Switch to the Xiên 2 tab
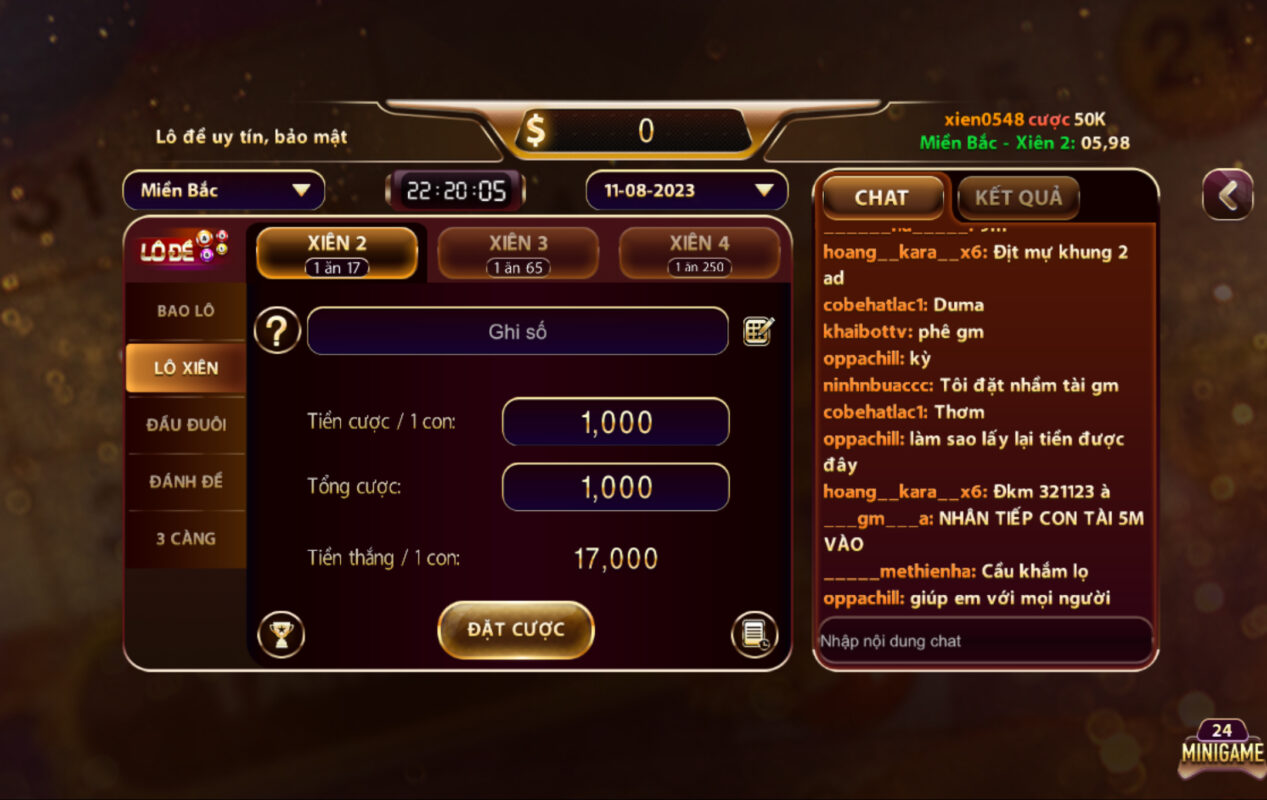The height and width of the screenshot is (800, 1267). pos(337,252)
